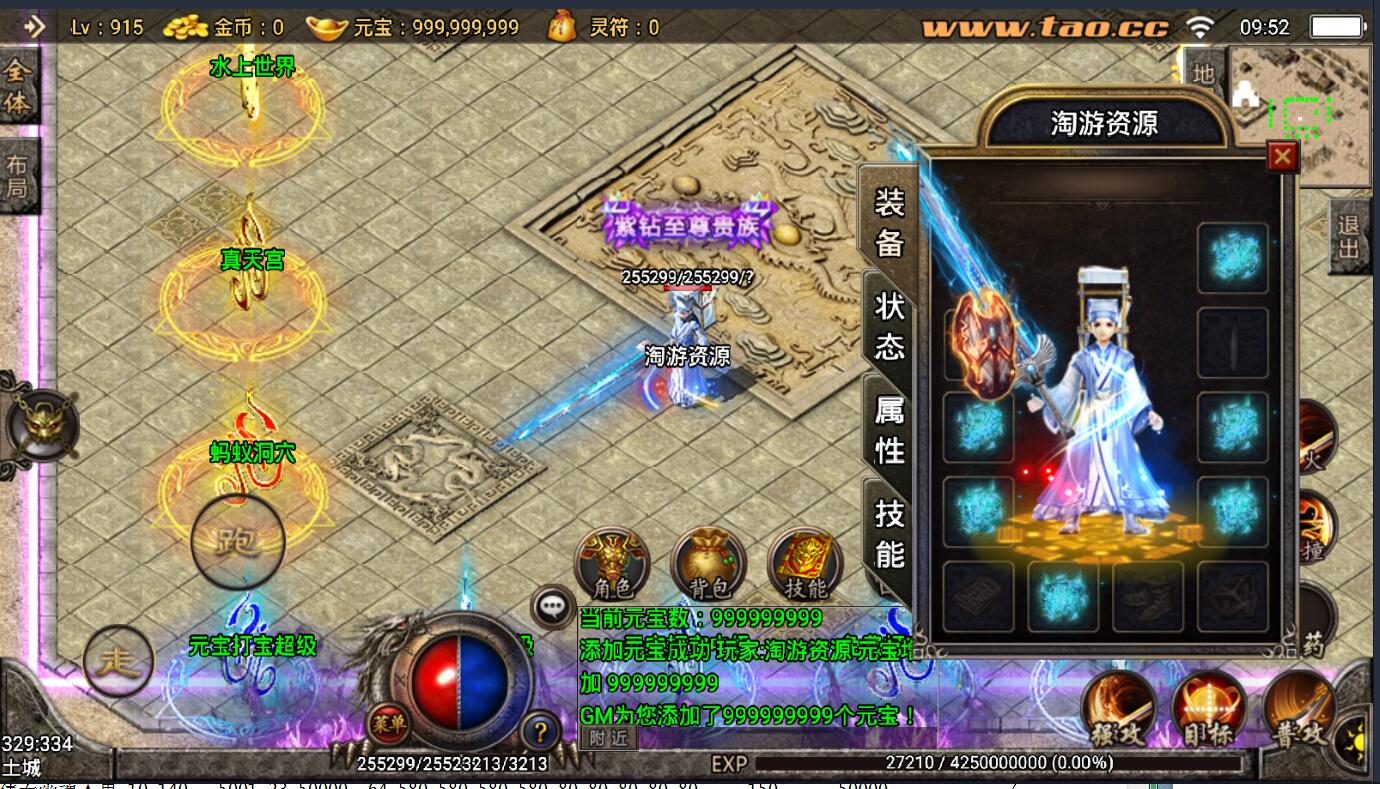Show the 技能 skills tab in panel
The width and height of the screenshot is (1380, 789).
[x=889, y=532]
